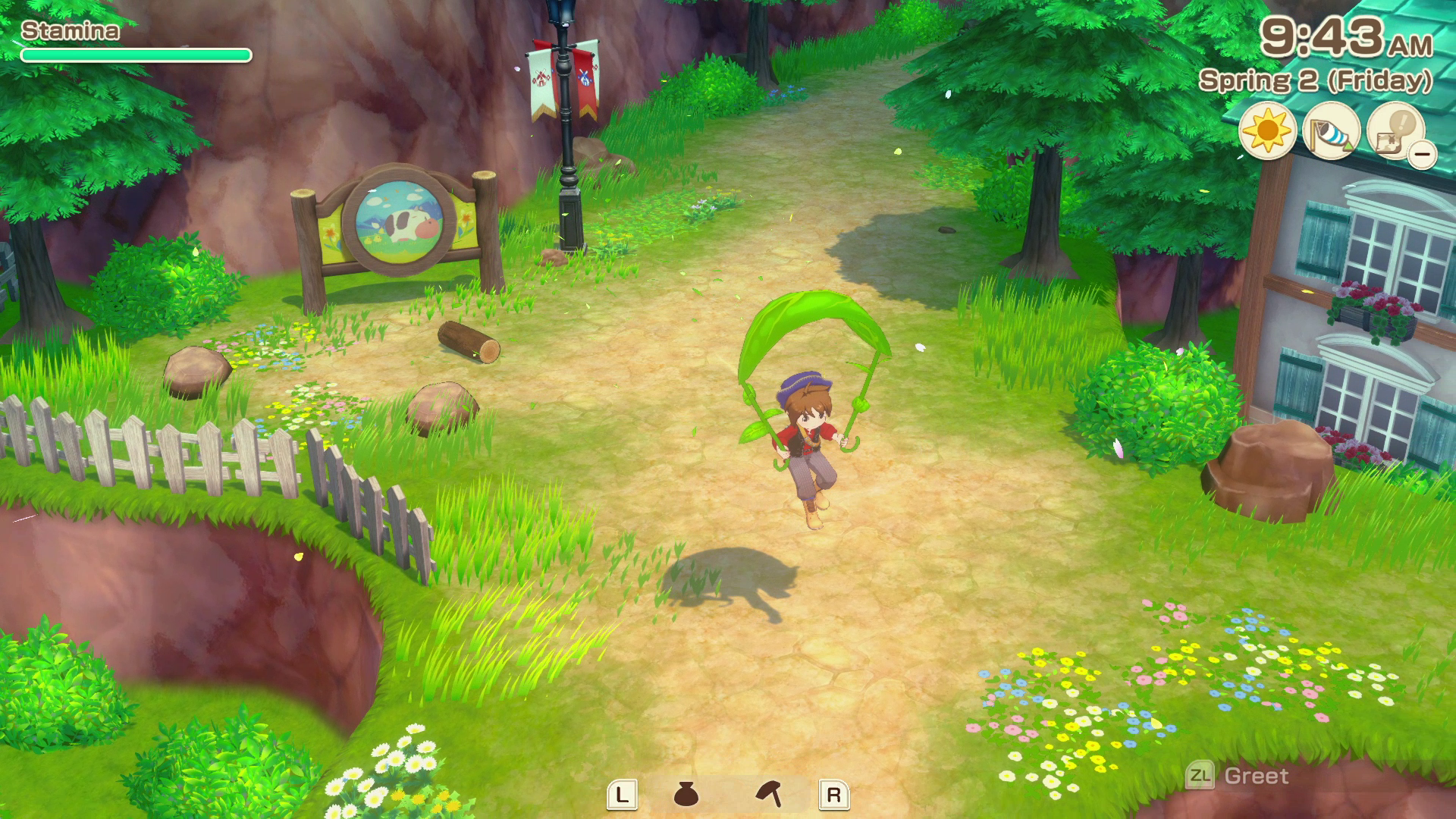The image size is (1456, 819).
Task: Click the sunny weather icon
Action: coord(1267,132)
